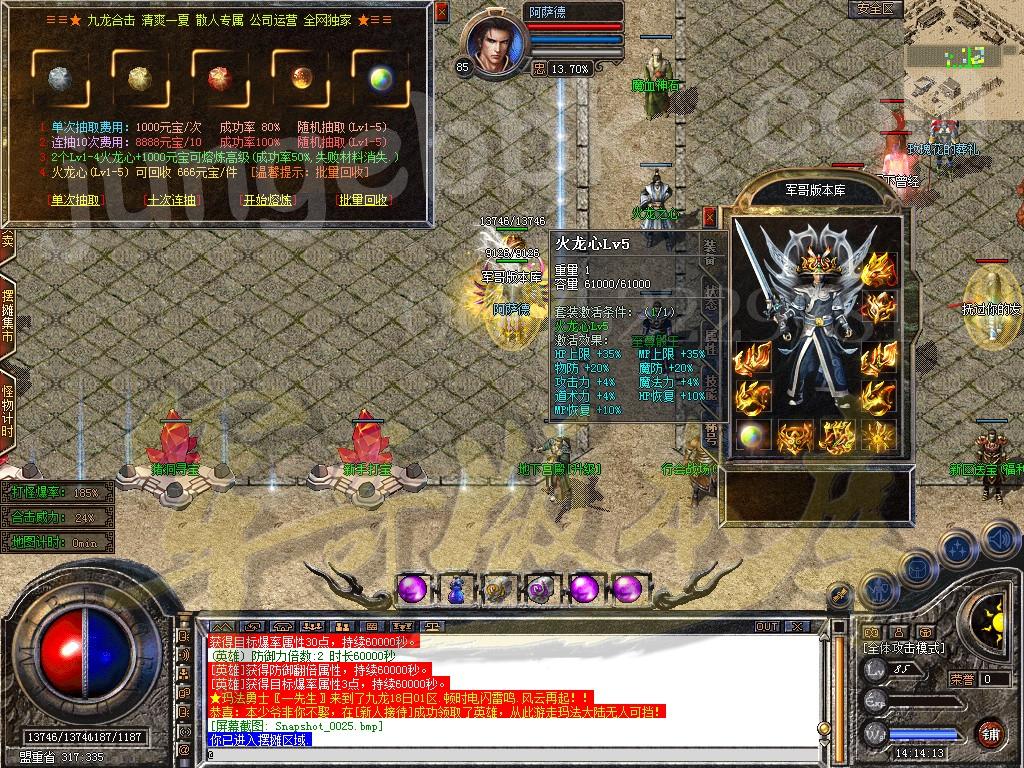Screen dimensions: 1024x768
Task: Click the red 铺 shop button
Action: coord(989,733)
